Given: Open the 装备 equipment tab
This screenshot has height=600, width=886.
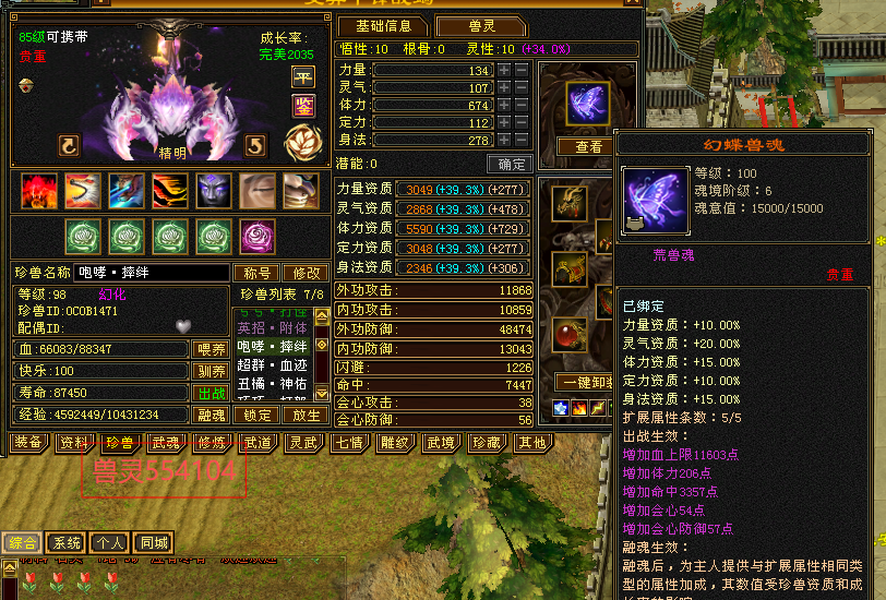Looking at the screenshot, I should 28,442.
